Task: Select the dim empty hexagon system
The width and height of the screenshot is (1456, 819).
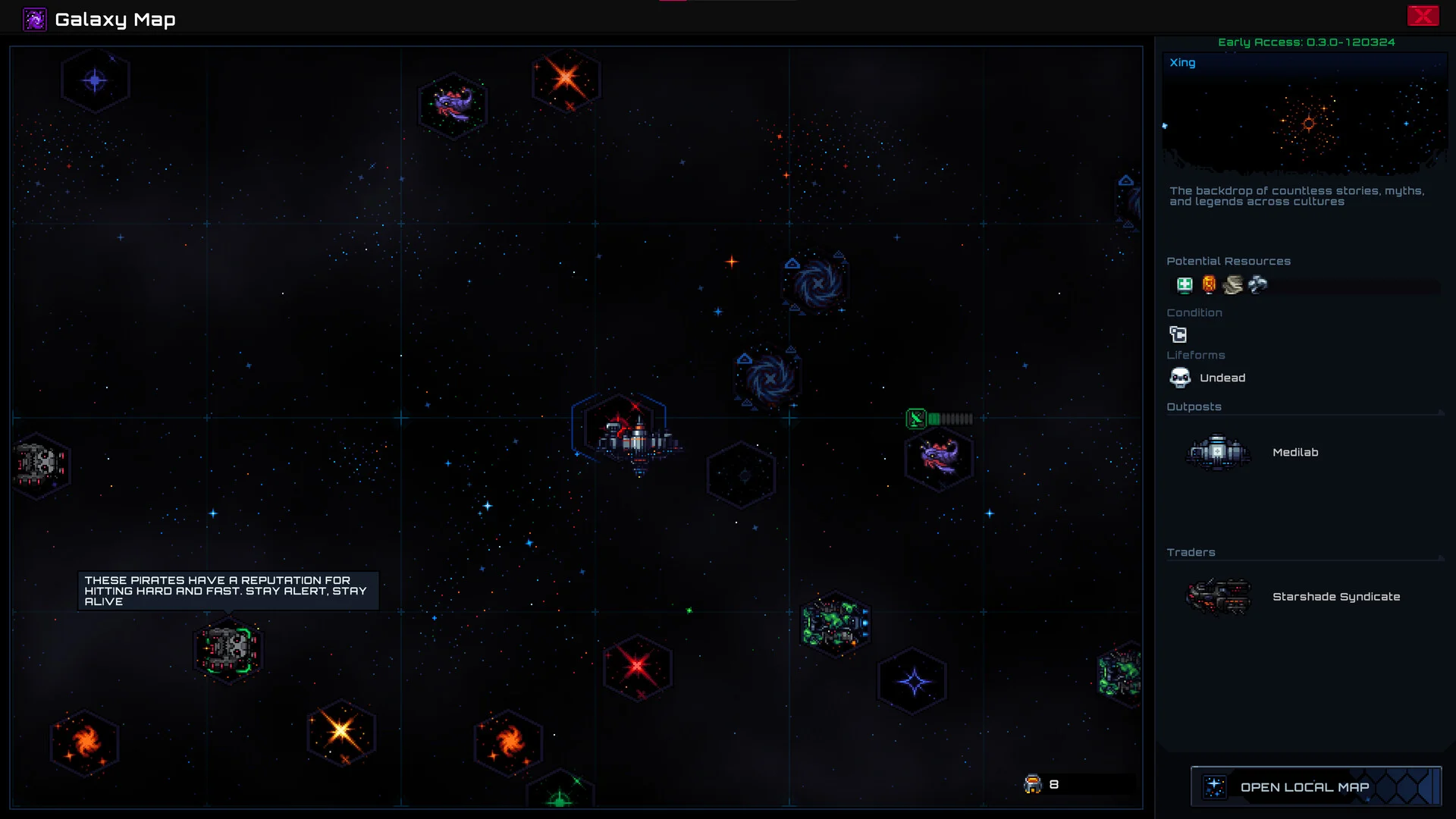Action: [742, 475]
